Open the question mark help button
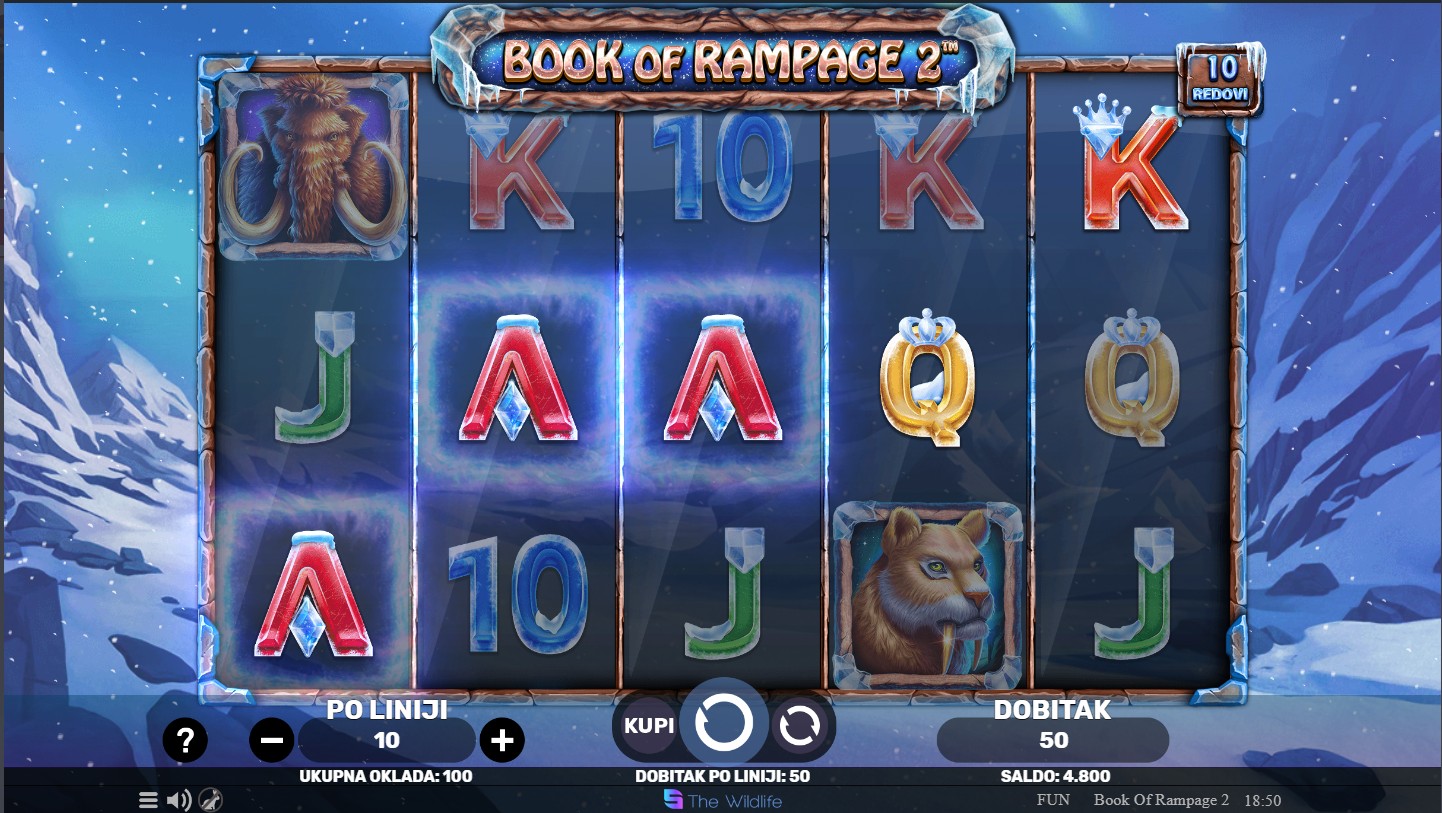 tap(185, 741)
